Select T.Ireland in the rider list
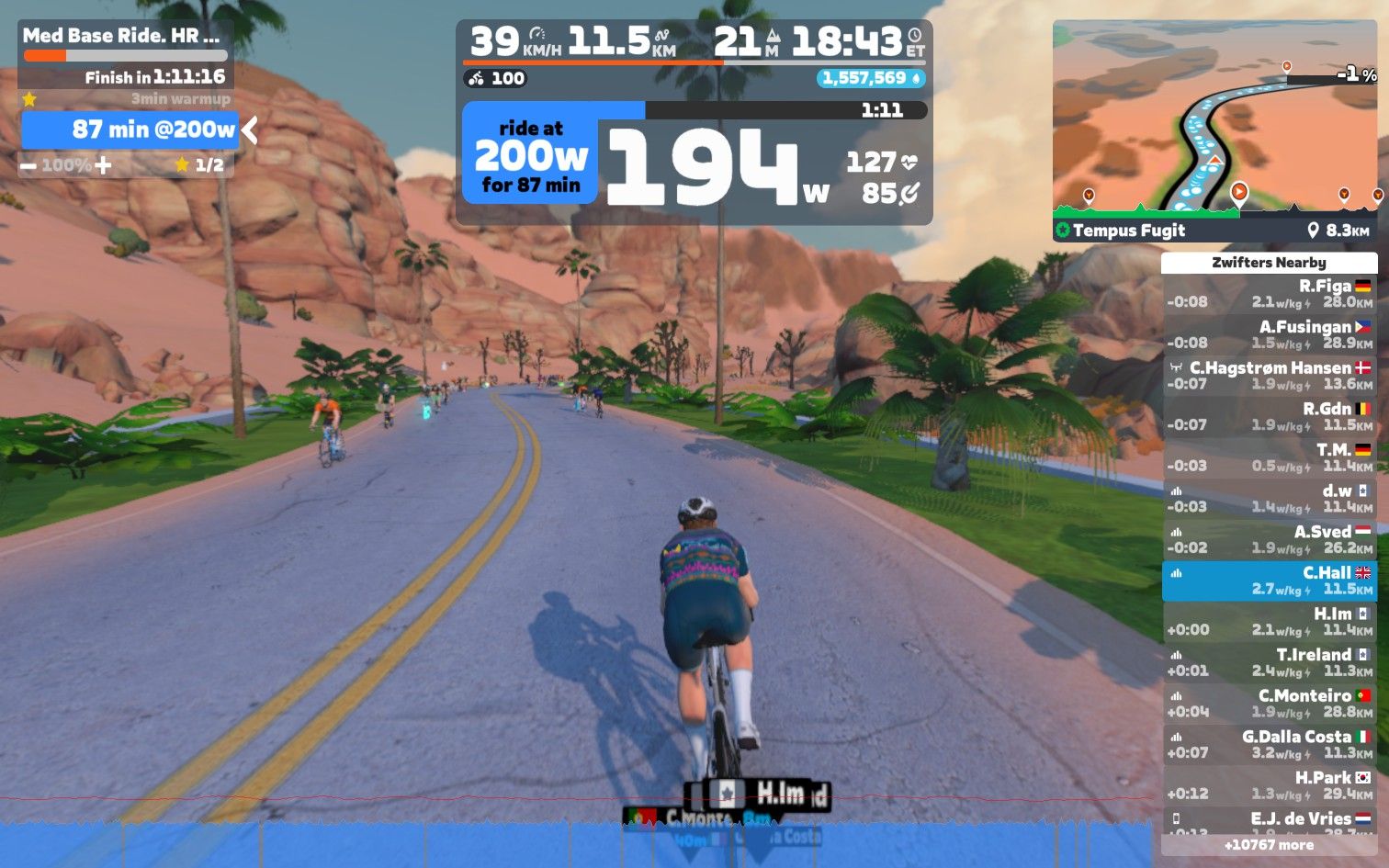 (1269, 662)
